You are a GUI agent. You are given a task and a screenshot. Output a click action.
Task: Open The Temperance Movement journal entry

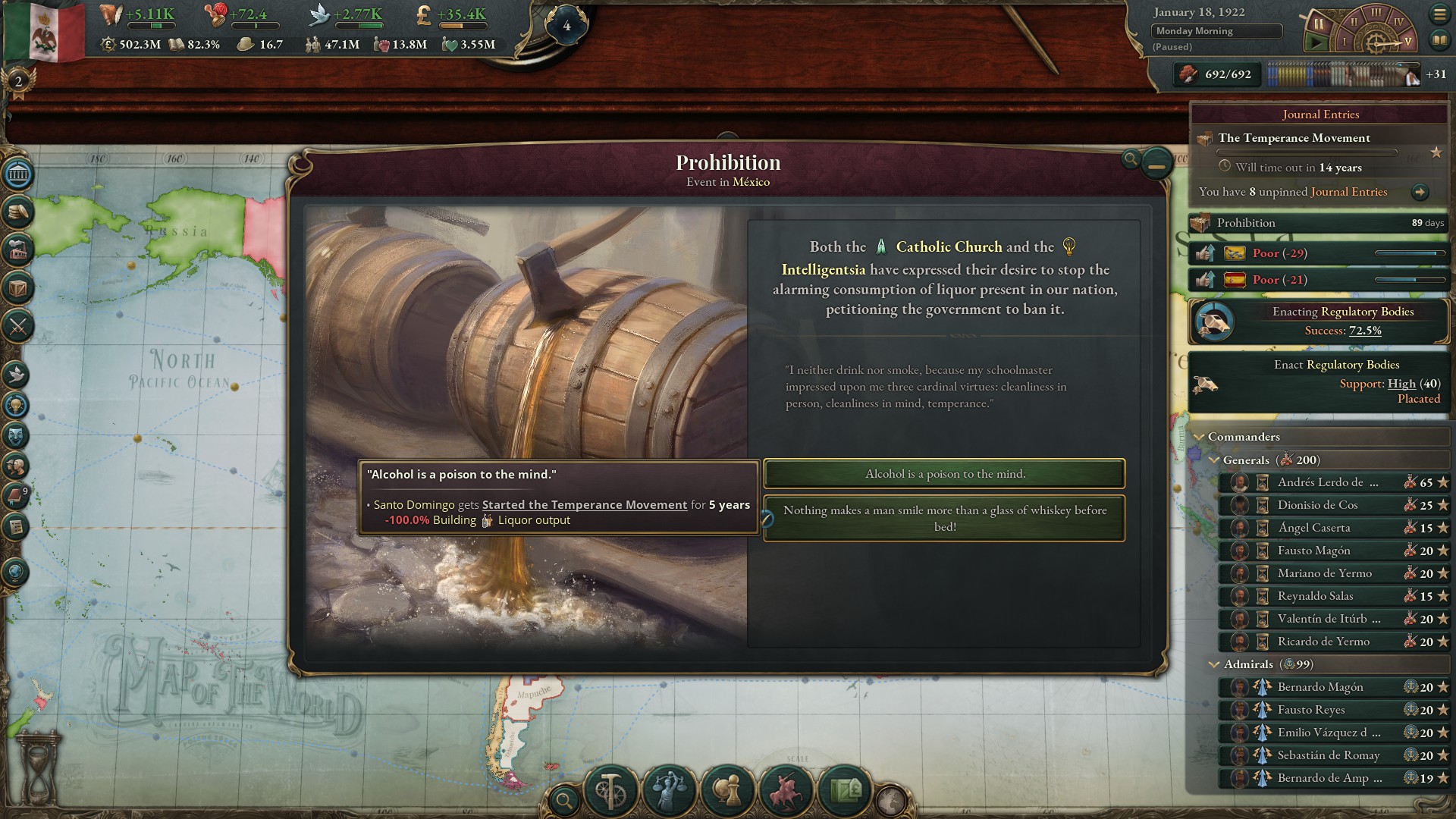pyautogui.click(x=1294, y=138)
